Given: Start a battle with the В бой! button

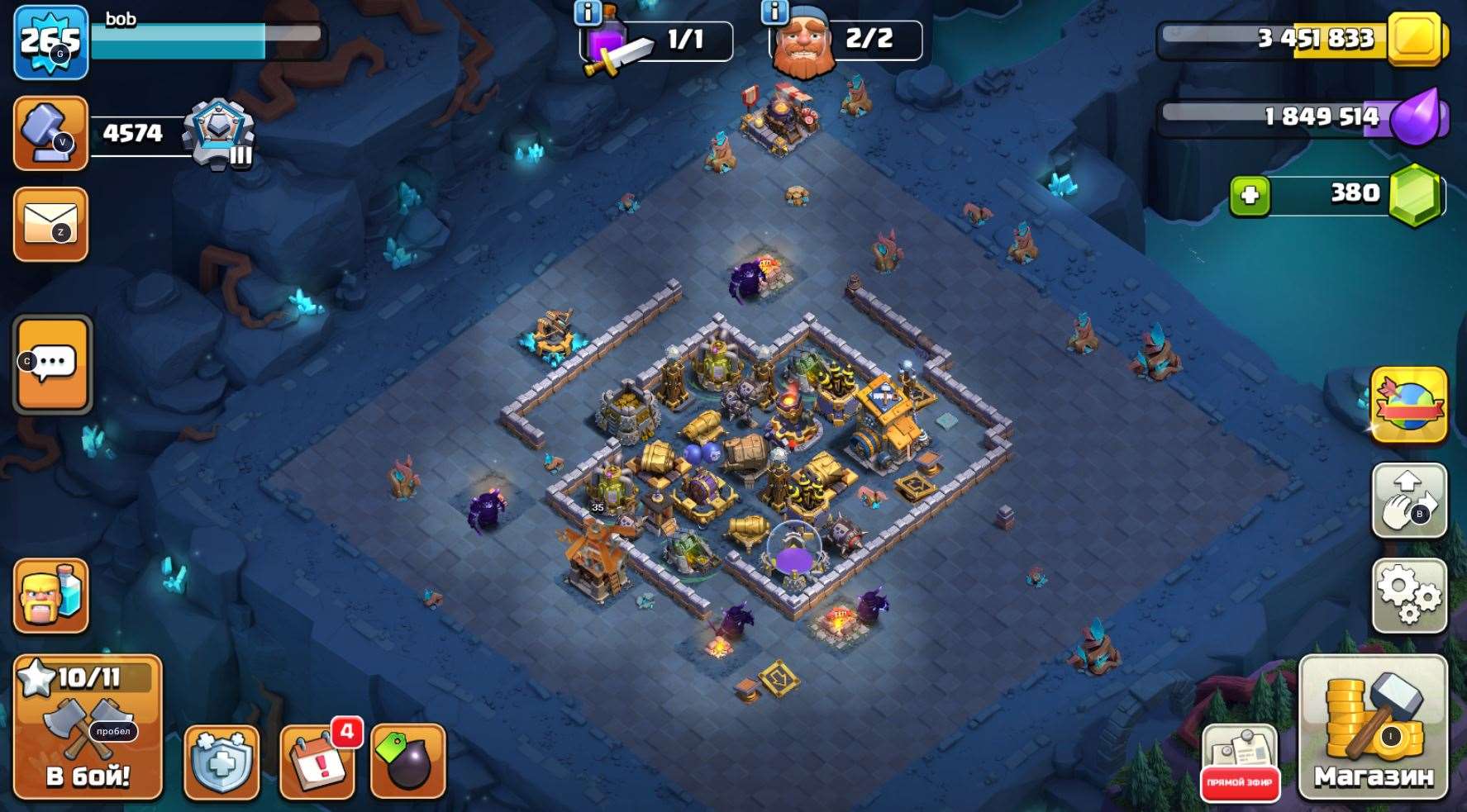Looking at the screenshot, I should 87,729.
